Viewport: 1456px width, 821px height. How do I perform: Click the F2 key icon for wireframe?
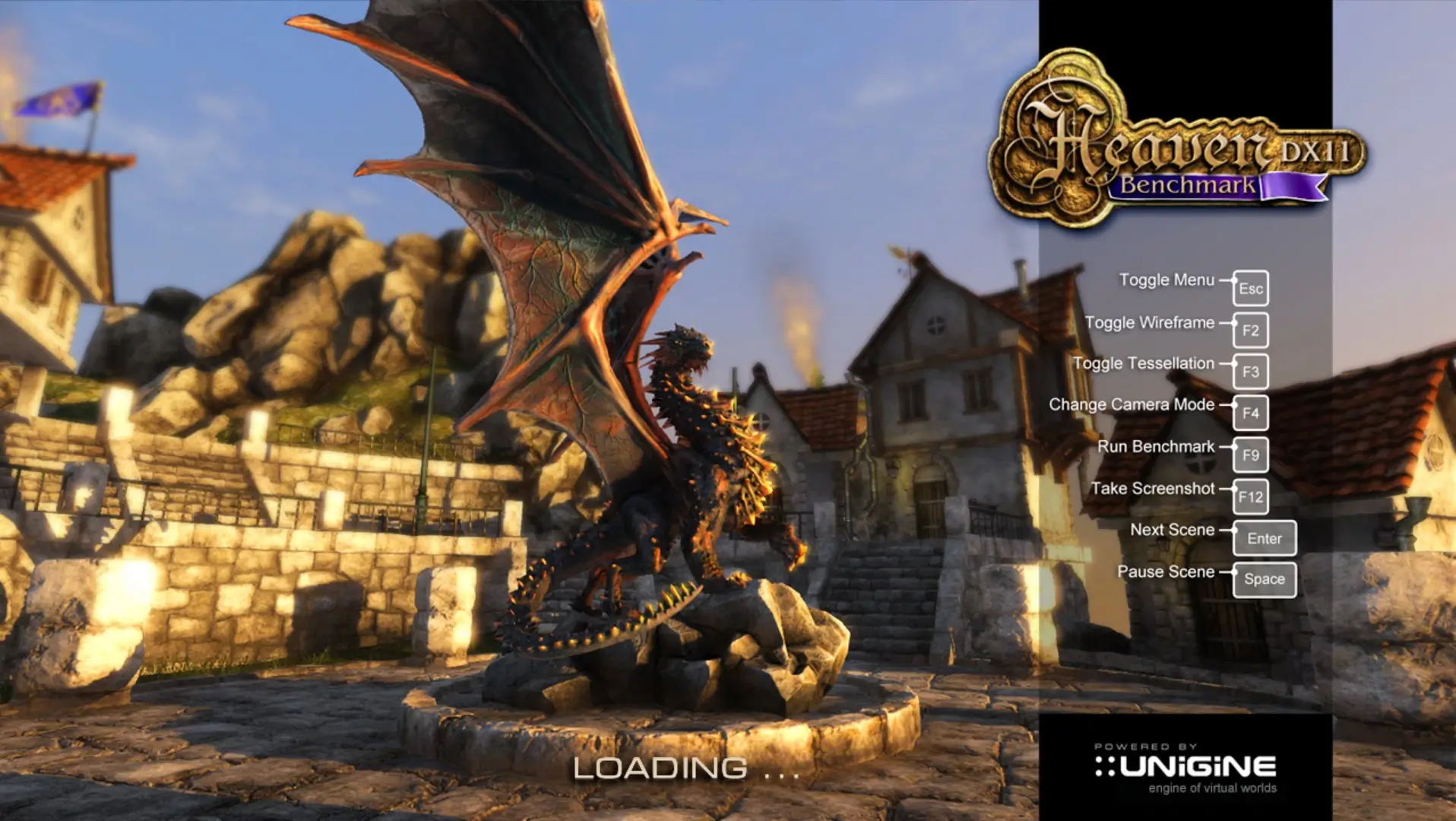pyautogui.click(x=1250, y=330)
